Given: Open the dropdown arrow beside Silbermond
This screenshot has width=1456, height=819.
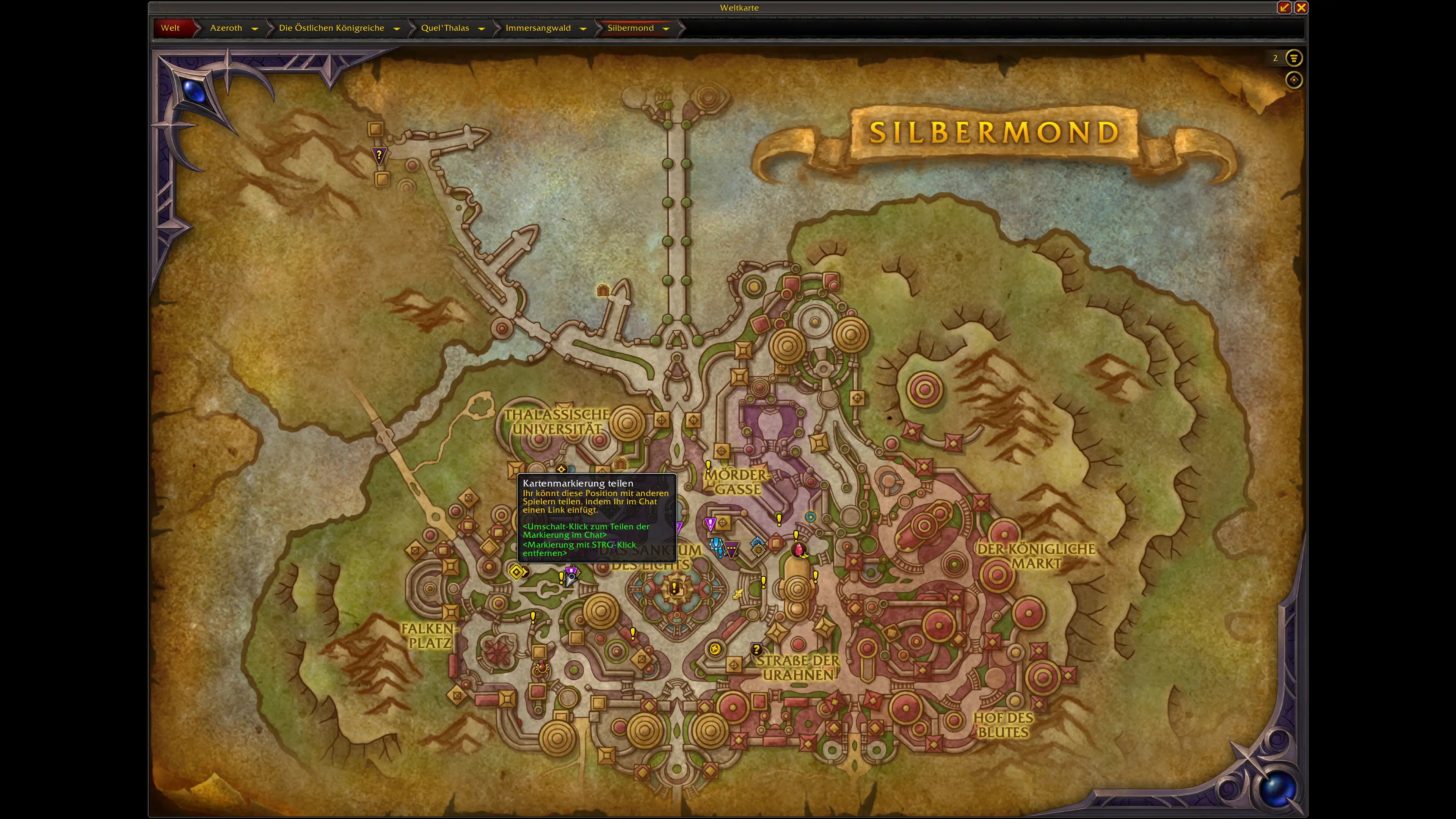Looking at the screenshot, I should 666,28.
